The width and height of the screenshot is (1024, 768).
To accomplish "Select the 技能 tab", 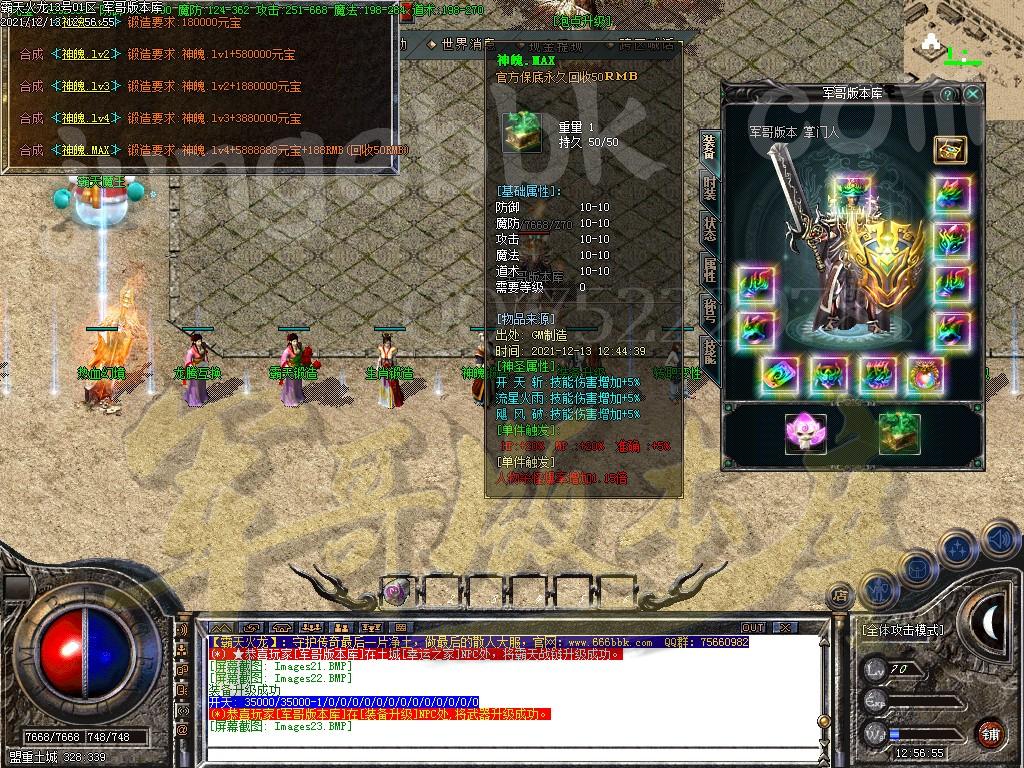I will pos(708,349).
